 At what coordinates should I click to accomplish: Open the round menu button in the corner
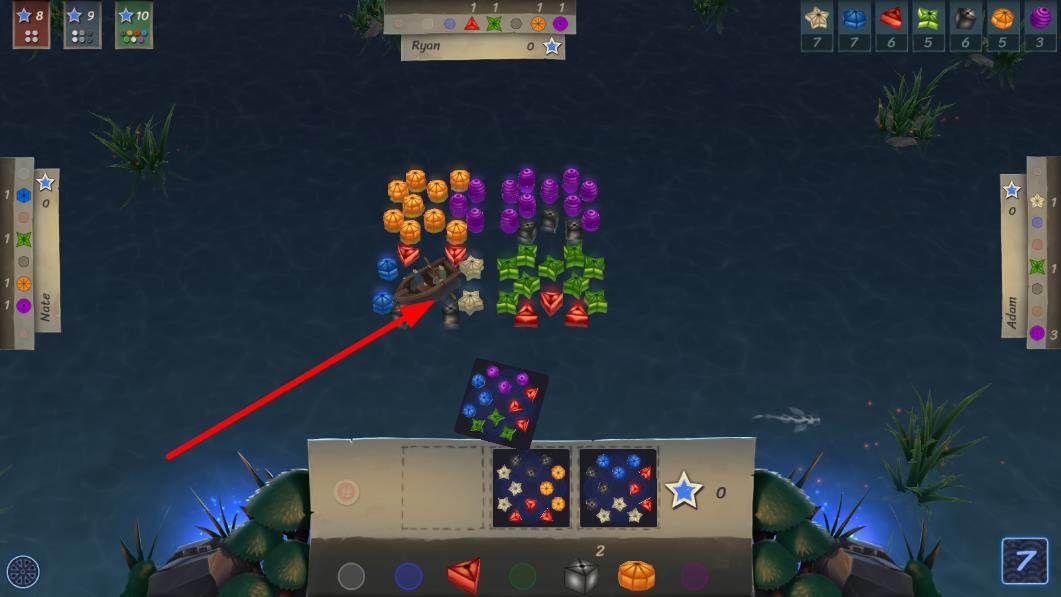23,572
